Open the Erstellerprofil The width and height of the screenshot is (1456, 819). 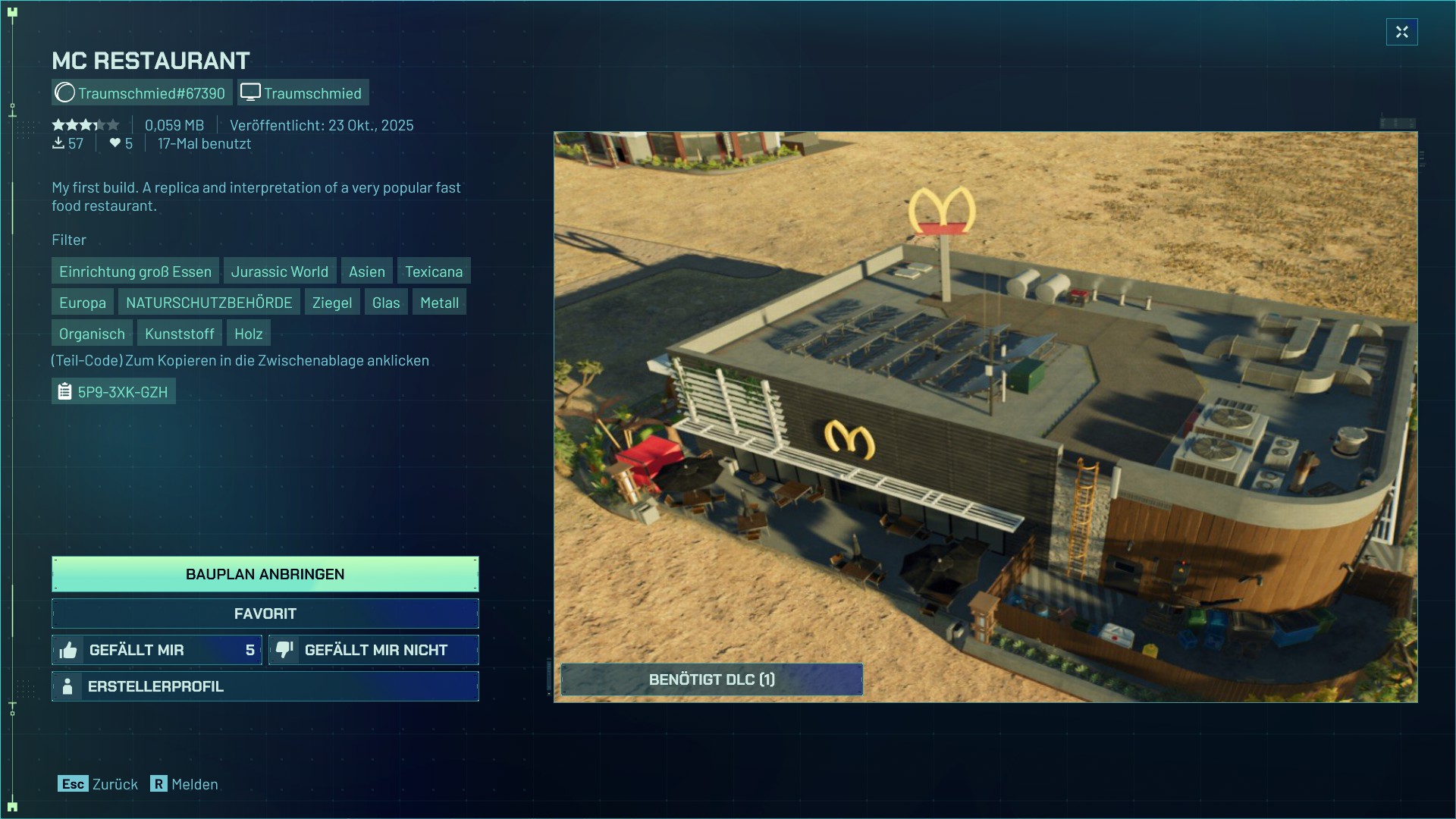coord(265,686)
